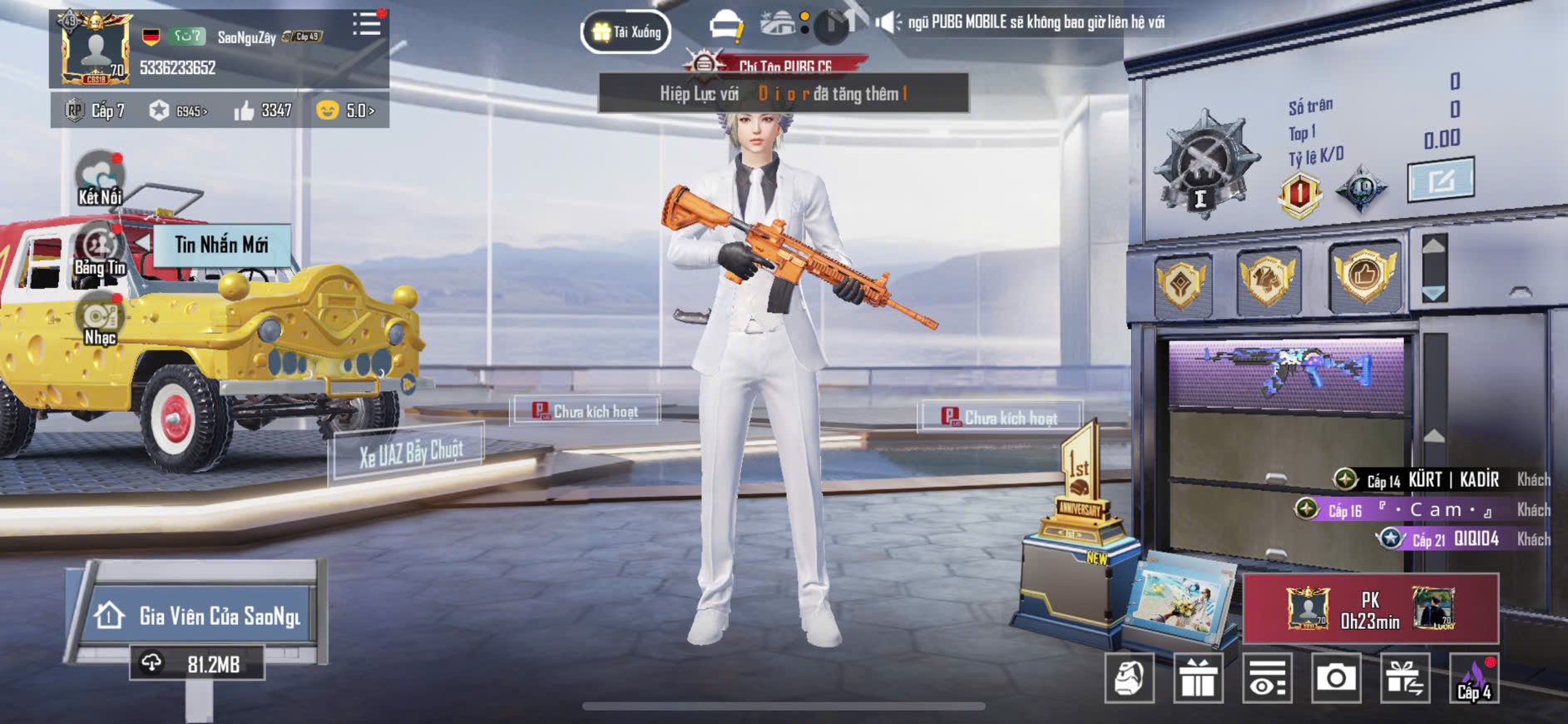The height and width of the screenshot is (724, 1568).
Task: Open the gift exchange icon
Action: 1405,678
